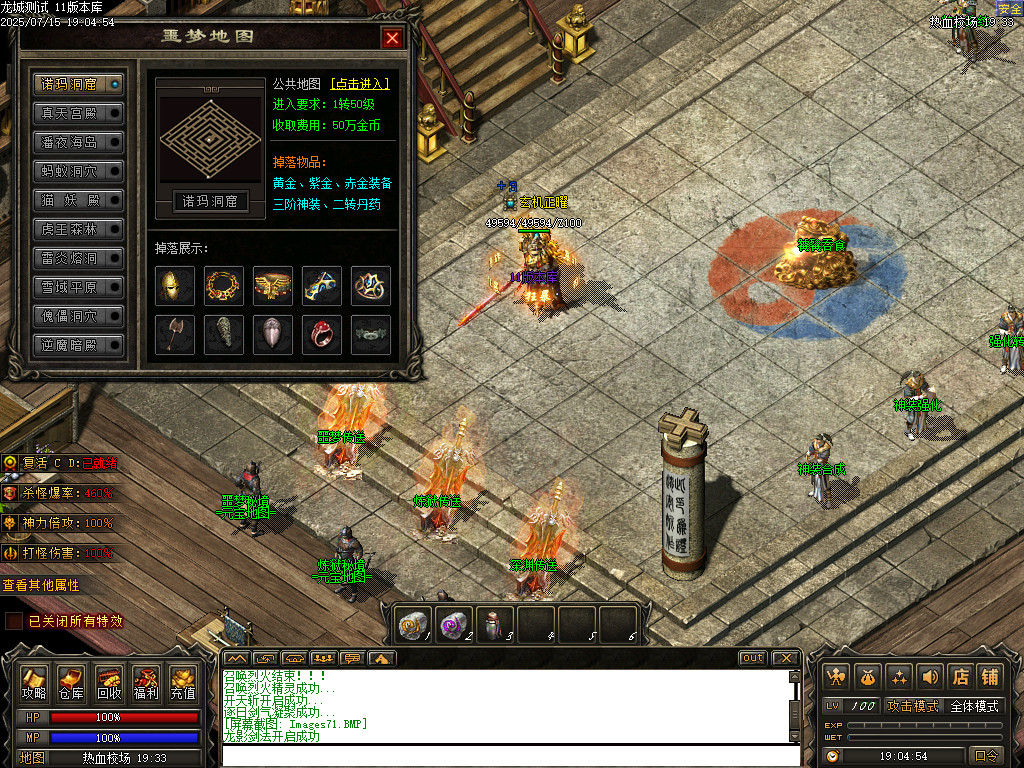Use the item in hotbar slot 3
Image resolution: width=1024 pixels, height=768 pixels.
(x=494, y=623)
